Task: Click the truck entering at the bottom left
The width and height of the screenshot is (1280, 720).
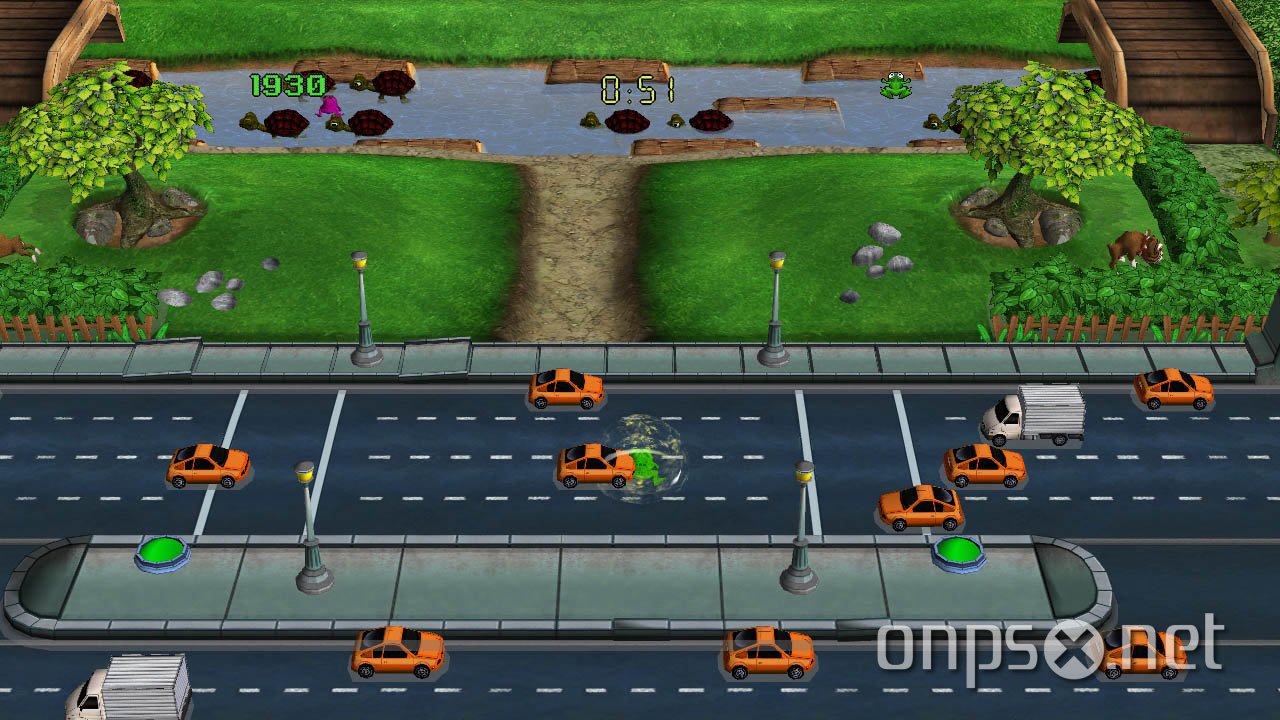Action: point(130,685)
